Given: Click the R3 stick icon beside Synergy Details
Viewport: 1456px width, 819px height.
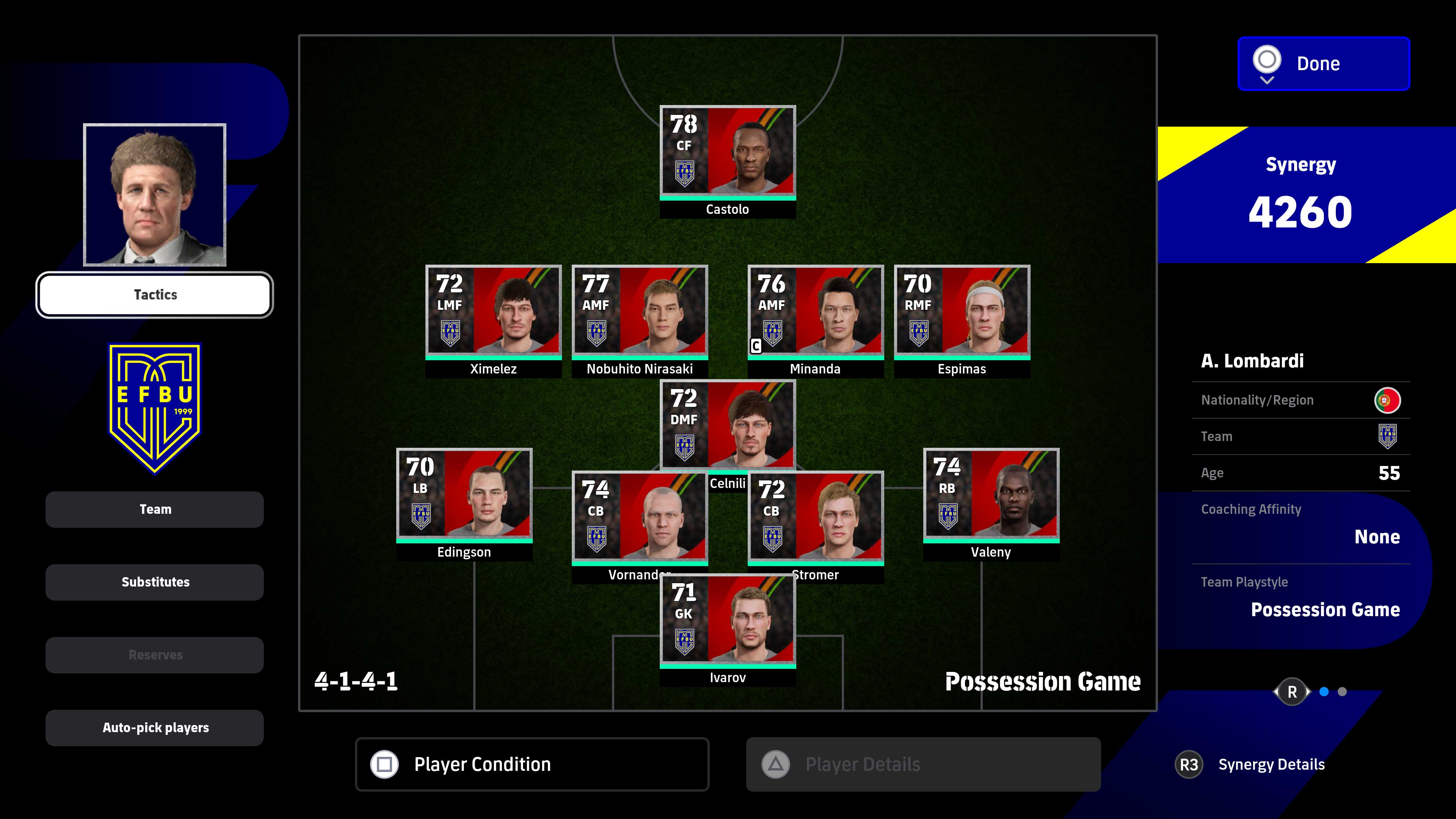Looking at the screenshot, I should [x=1190, y=764].
